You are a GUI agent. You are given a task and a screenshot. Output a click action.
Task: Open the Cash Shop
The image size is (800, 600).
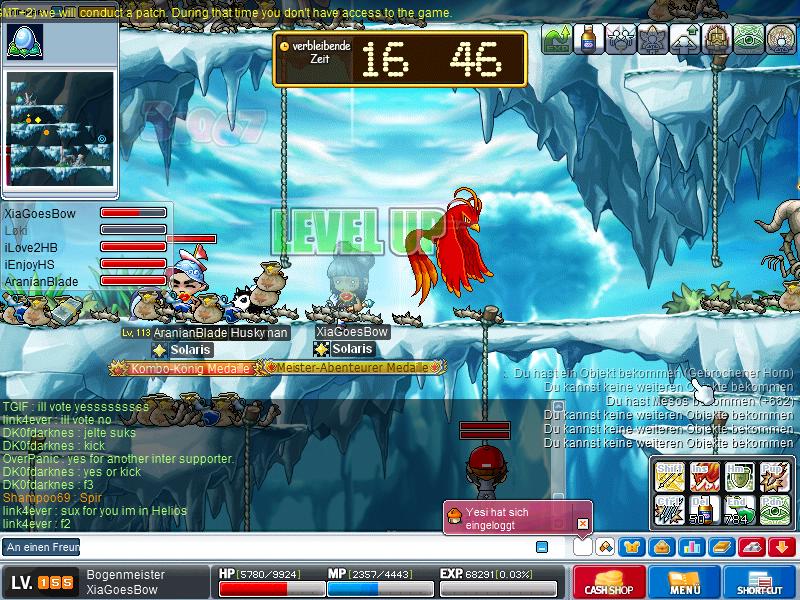coord(609,583)
